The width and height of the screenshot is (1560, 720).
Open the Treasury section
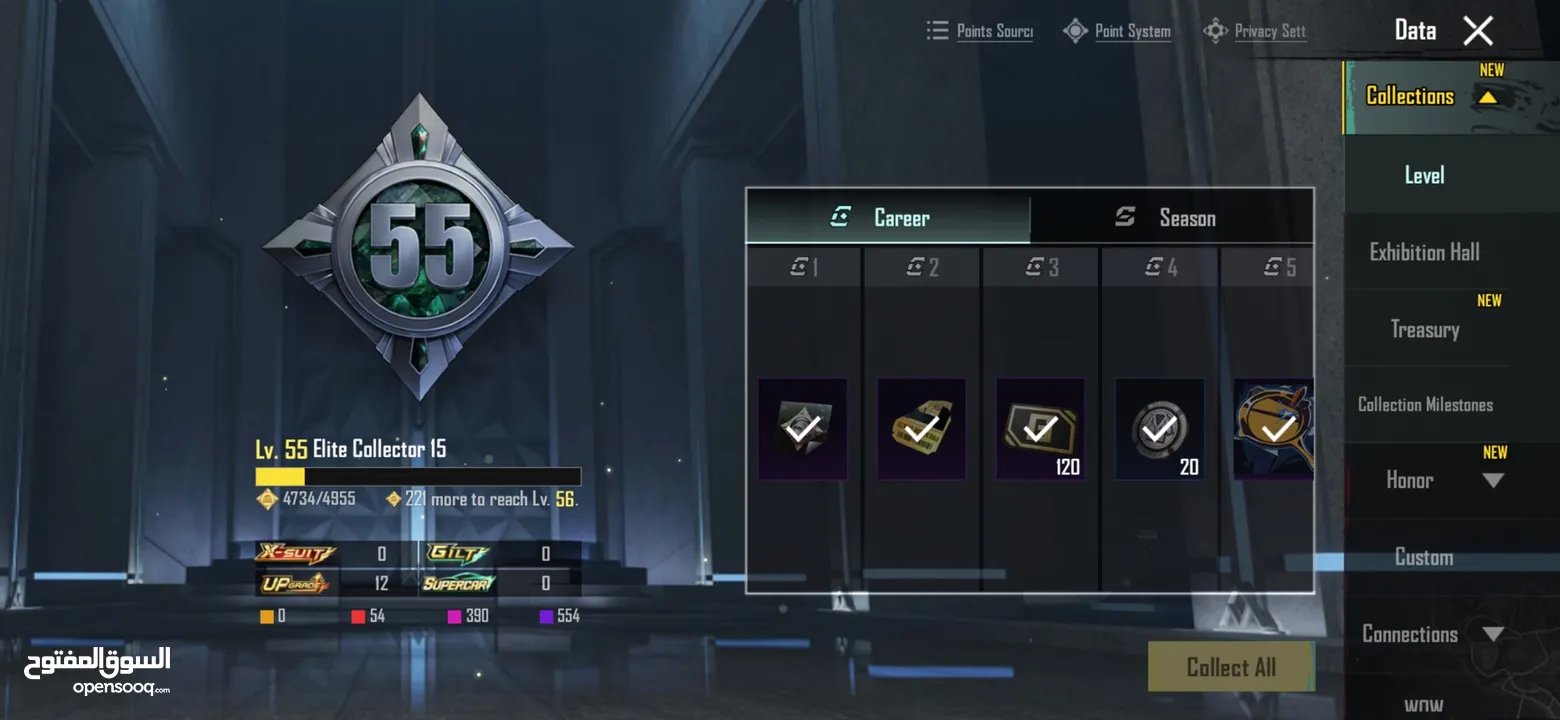point(1424,329)
